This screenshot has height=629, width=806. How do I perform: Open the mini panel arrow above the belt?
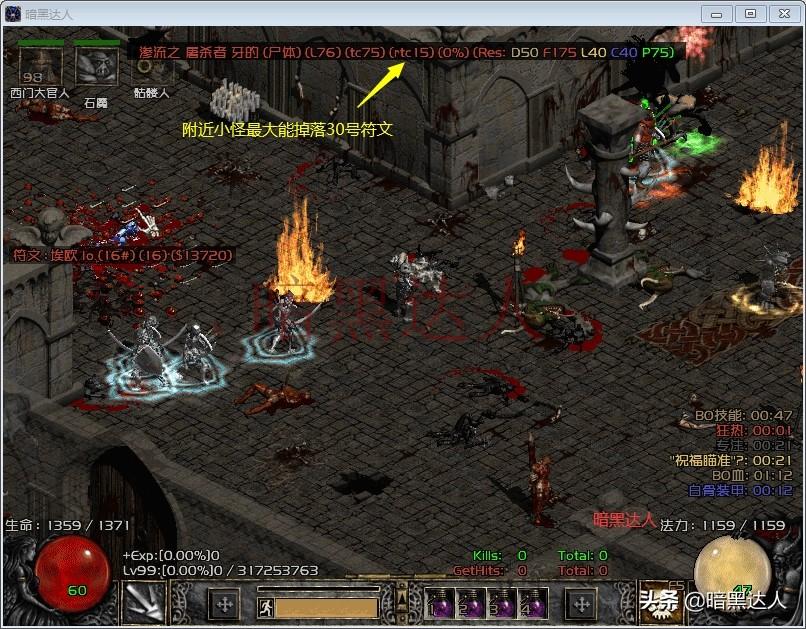point(402,600)
